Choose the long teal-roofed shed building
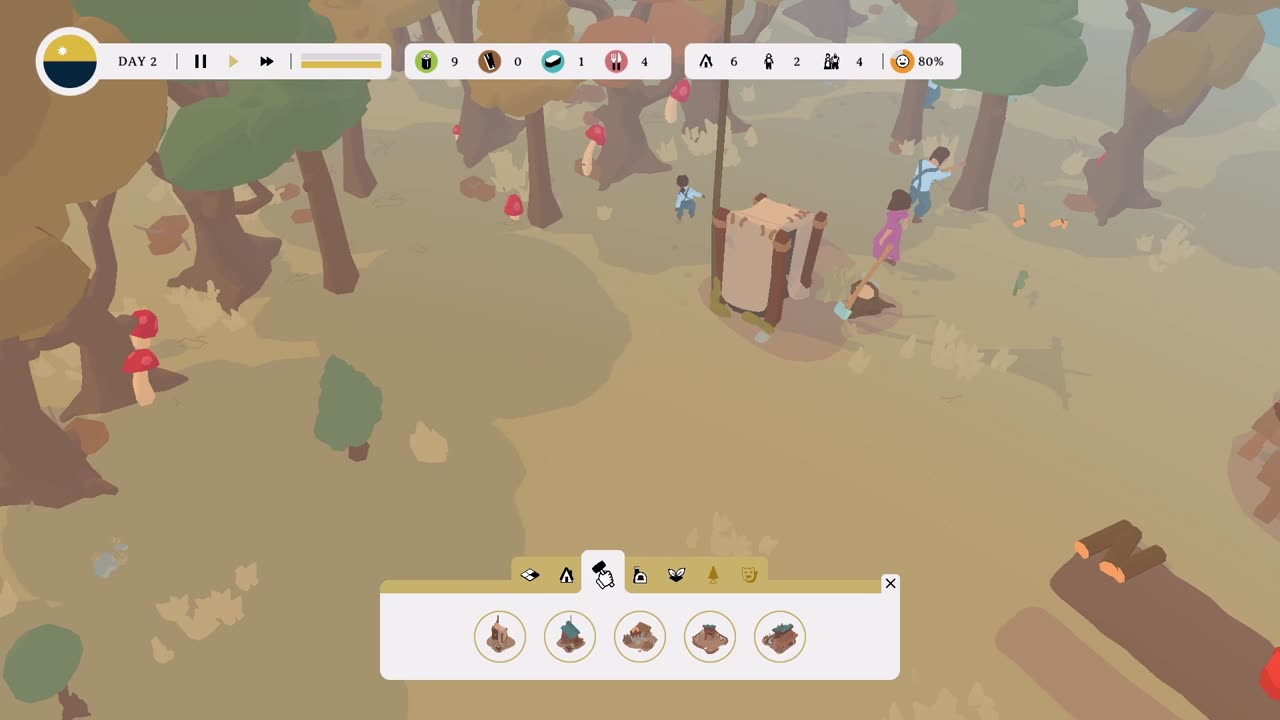 (x=780, y=636)
